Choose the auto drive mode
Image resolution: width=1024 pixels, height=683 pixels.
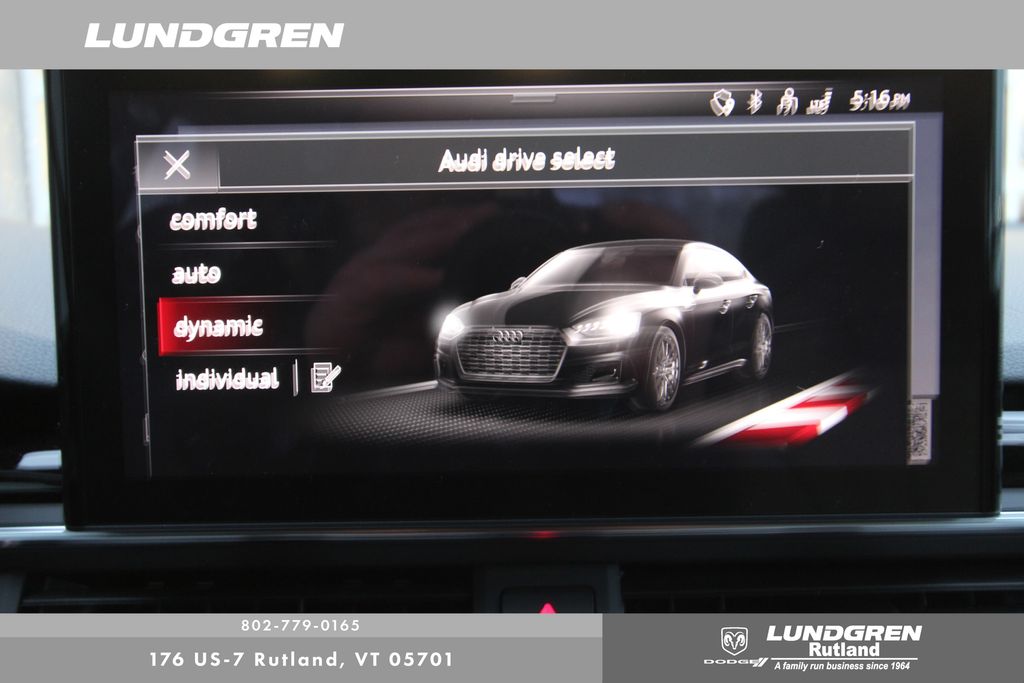pos(196,274)
